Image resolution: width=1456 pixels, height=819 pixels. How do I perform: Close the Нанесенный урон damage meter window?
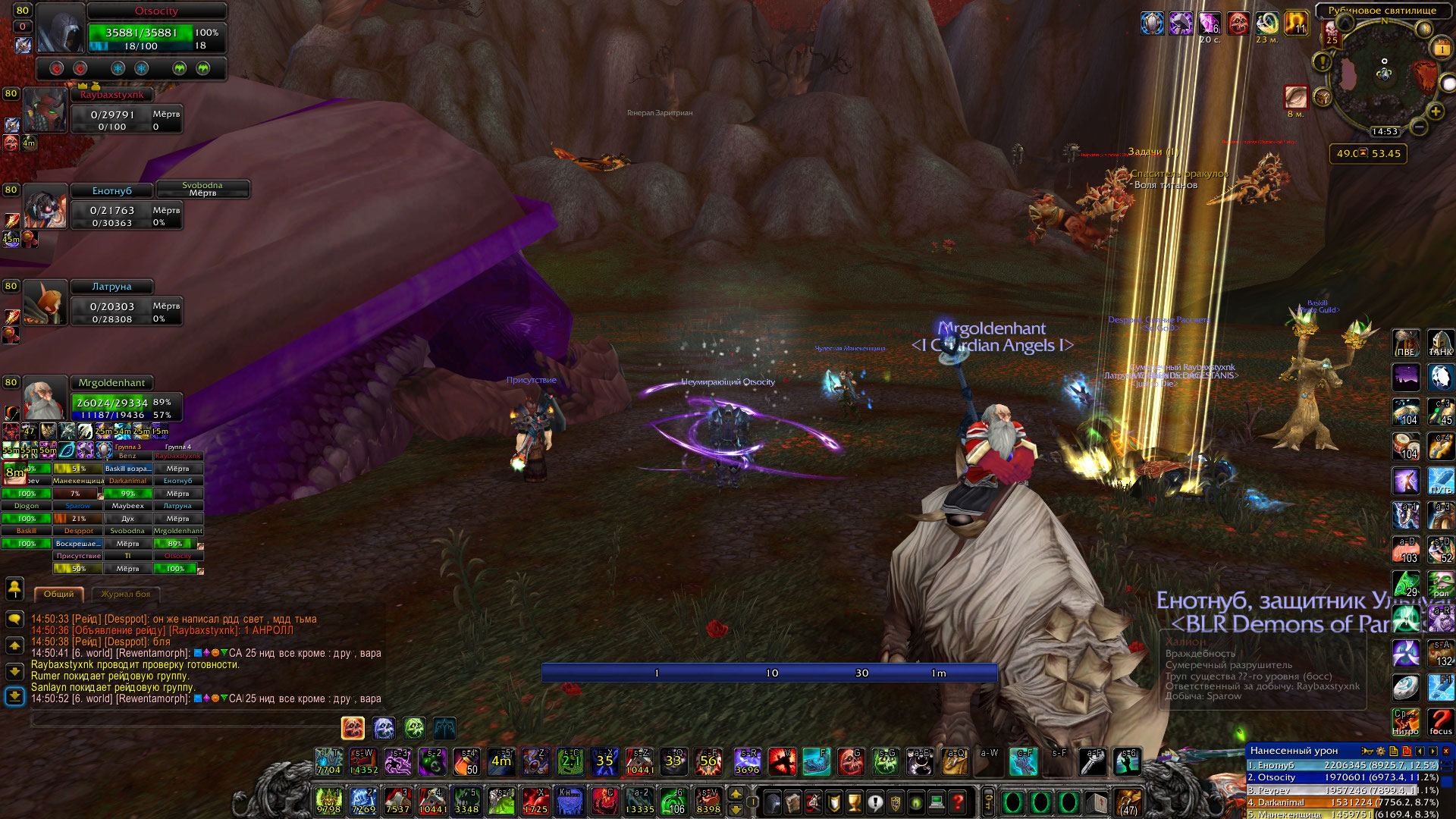coord(1446,751)
